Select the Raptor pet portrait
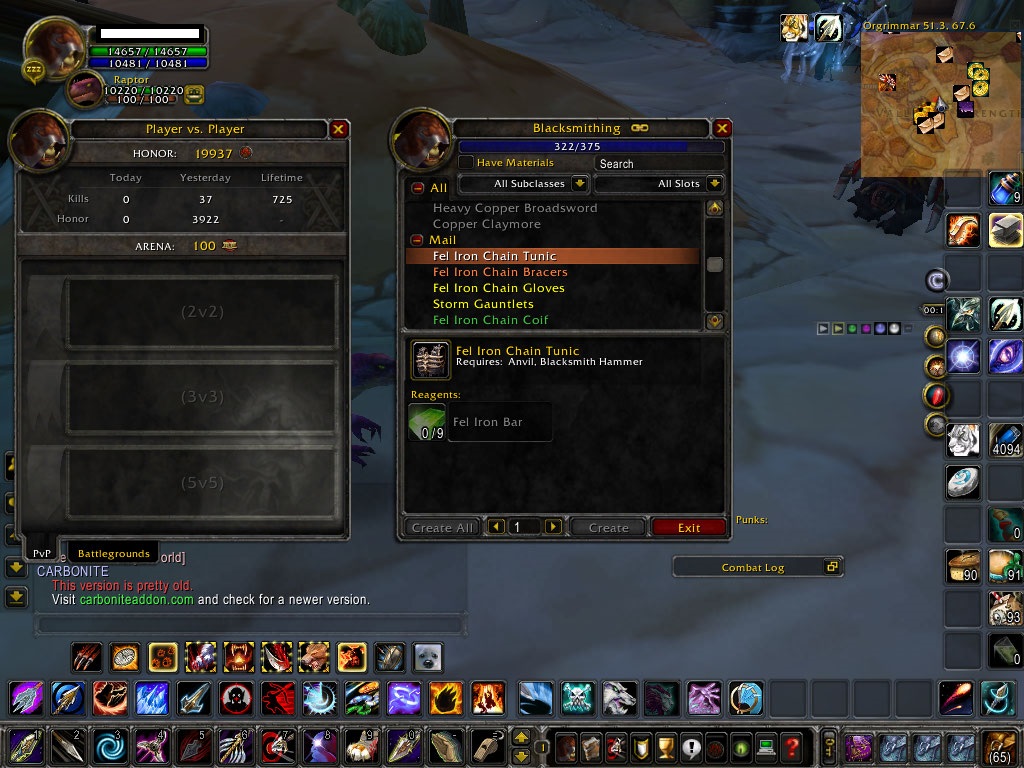Screen dimensions: 1024x768 pyautogui.click(x=84, y=89)
